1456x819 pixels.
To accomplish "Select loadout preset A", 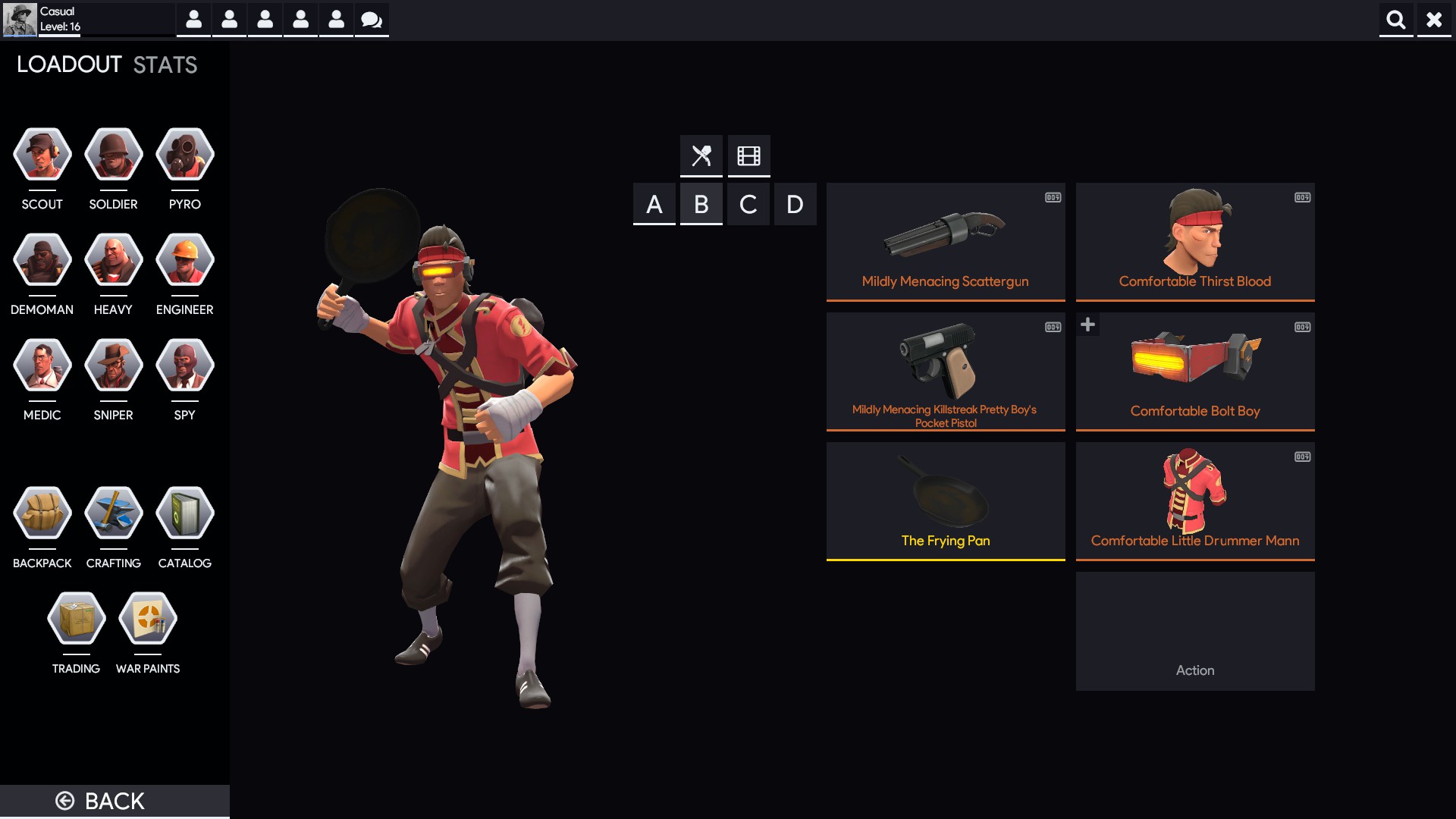I will (x=654, y=203).
